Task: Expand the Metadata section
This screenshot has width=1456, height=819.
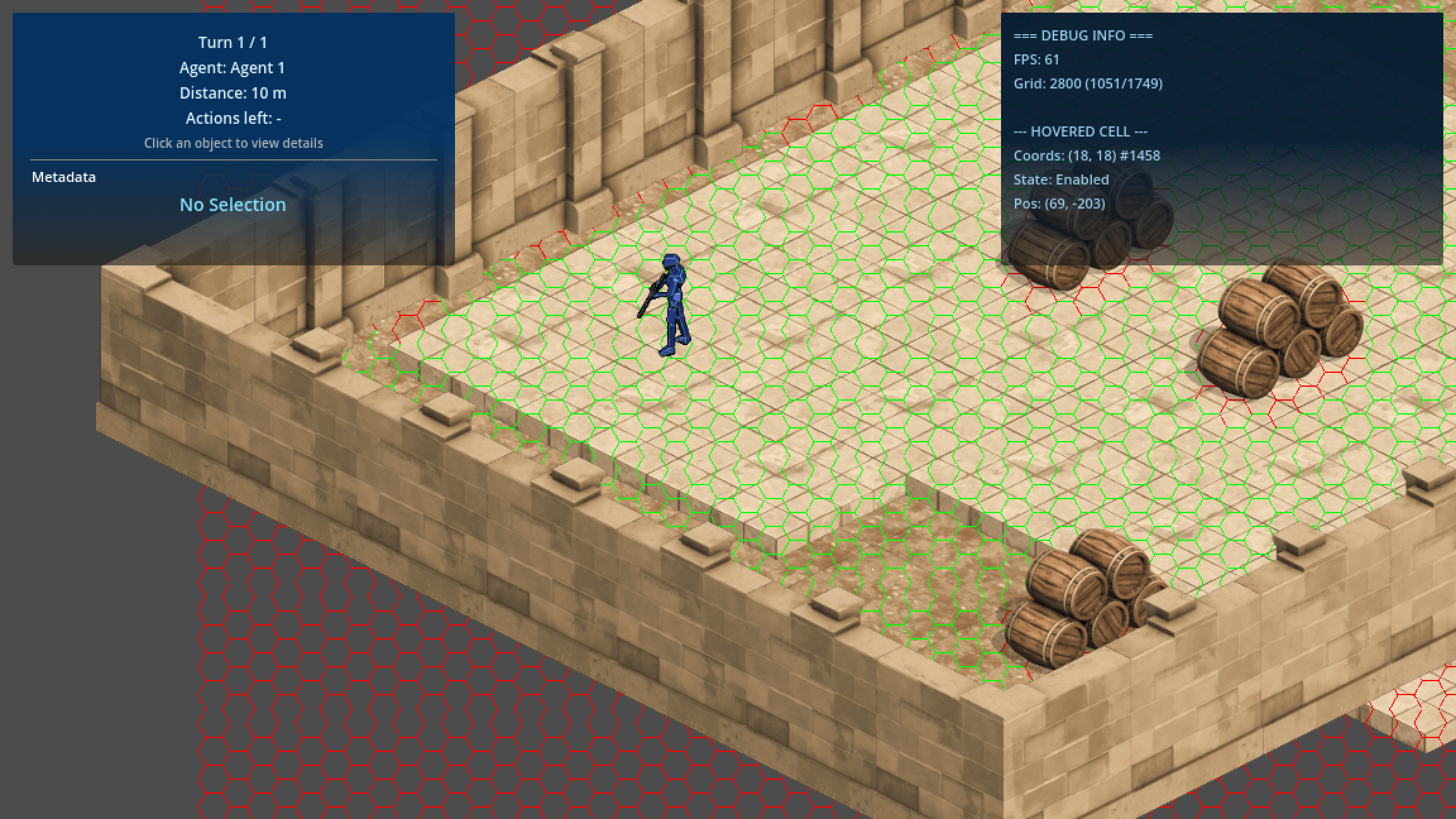Action: [63, 177]
